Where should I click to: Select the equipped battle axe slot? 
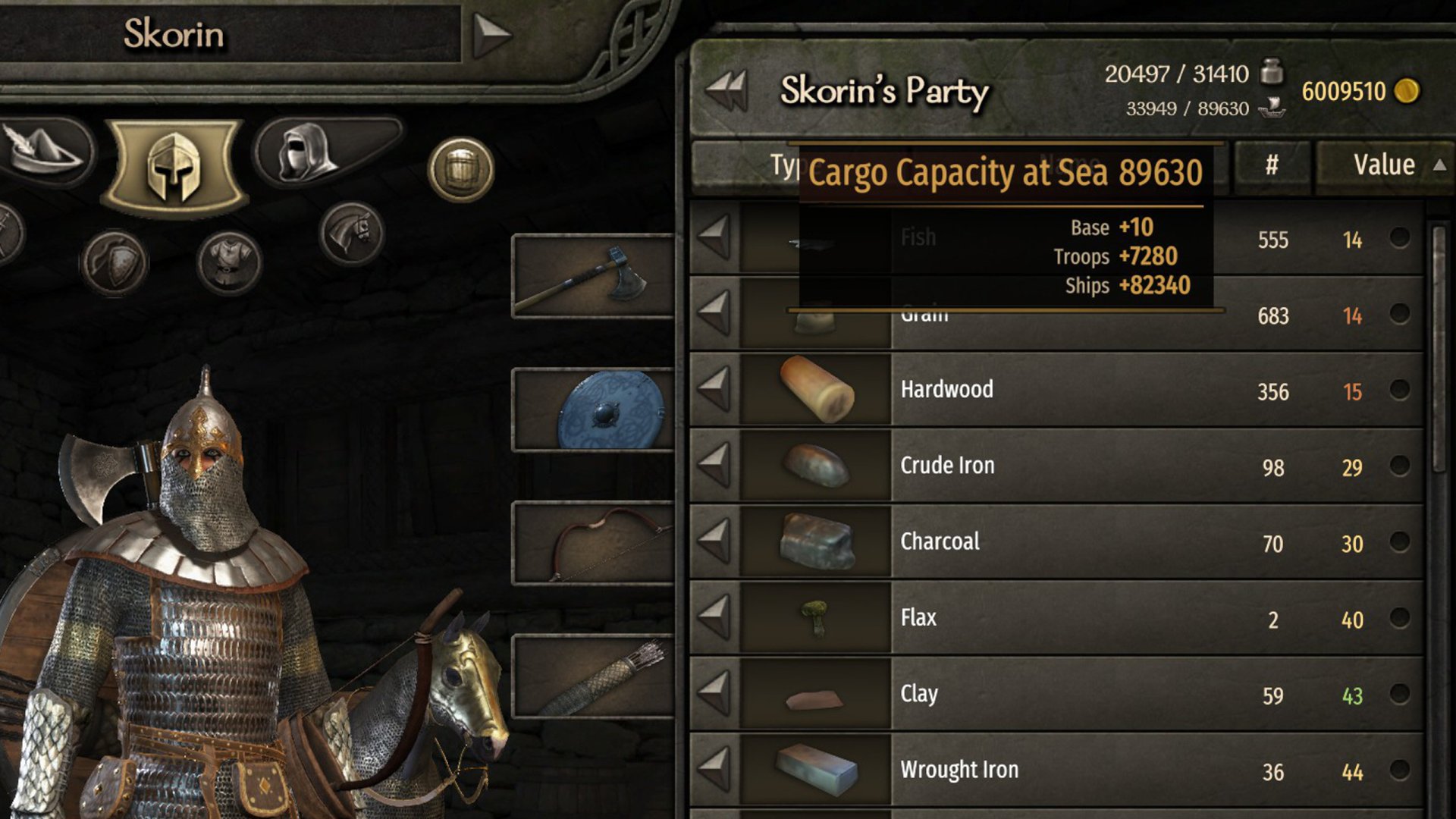tap(593, 276)
